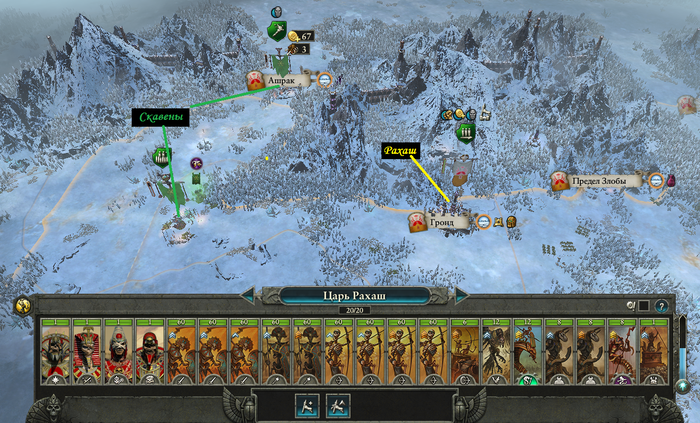This screenshot has width=700, height=423.
Task: Select the last unit card in the army
Action: point(654,352)
